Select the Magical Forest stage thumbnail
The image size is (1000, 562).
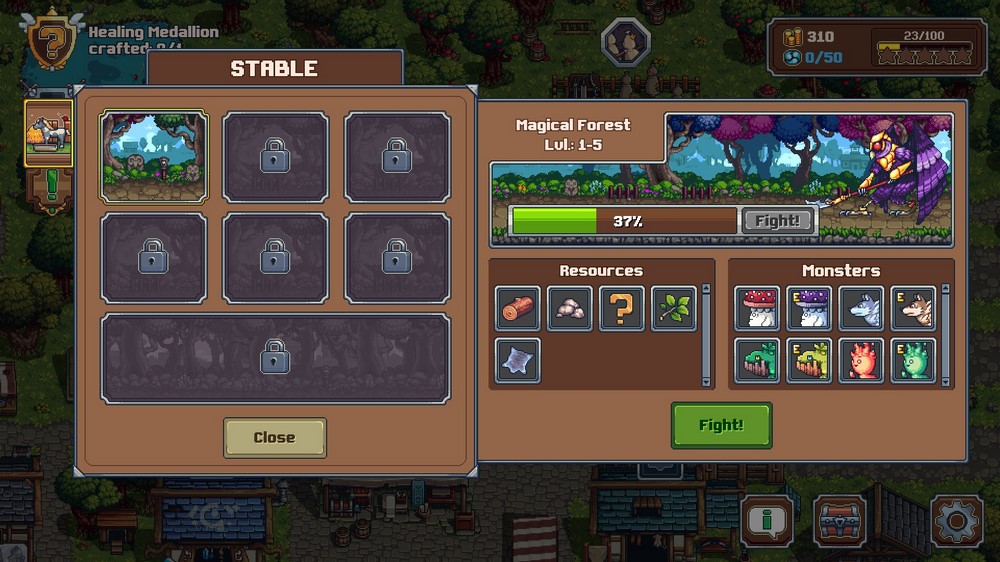(154, 157)
